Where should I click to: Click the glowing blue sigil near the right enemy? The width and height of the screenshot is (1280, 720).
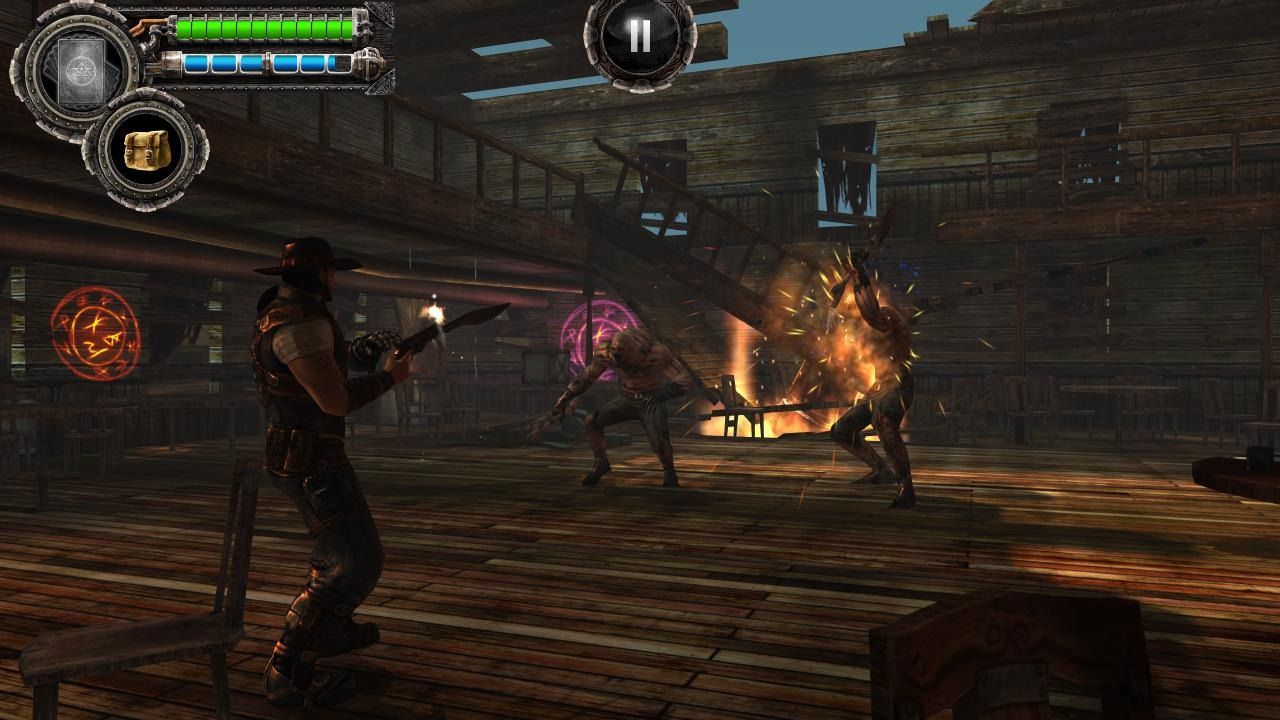906,270
